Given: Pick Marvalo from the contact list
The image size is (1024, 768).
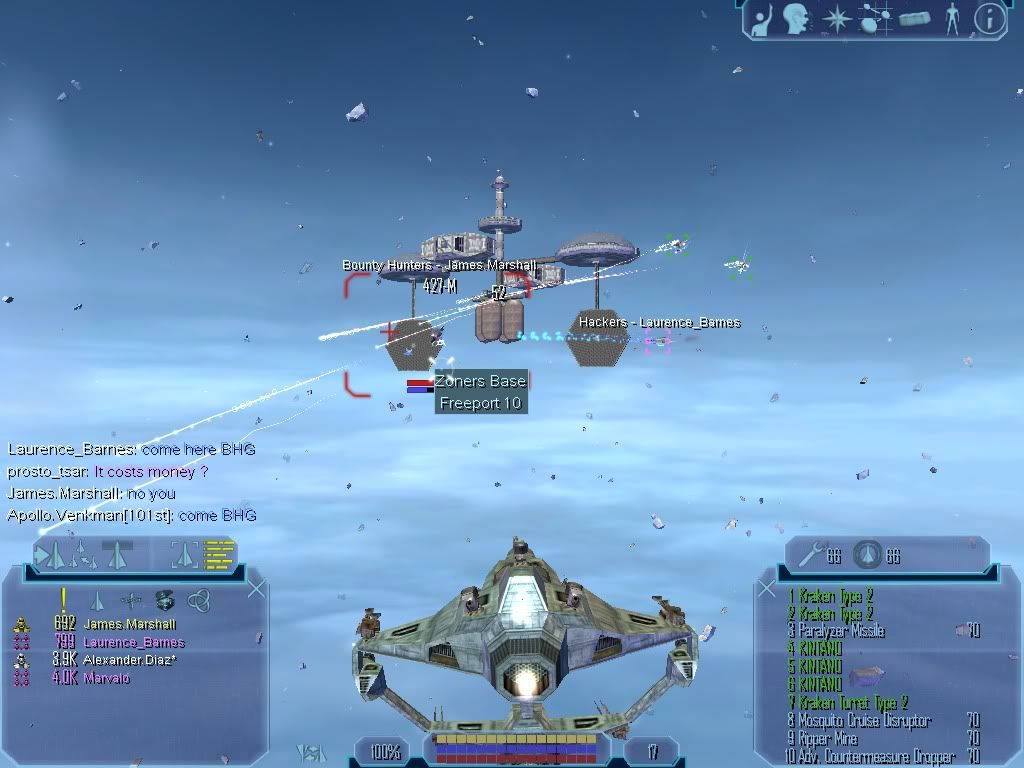Looking at the screenshot, I should [x=106, y=679].
